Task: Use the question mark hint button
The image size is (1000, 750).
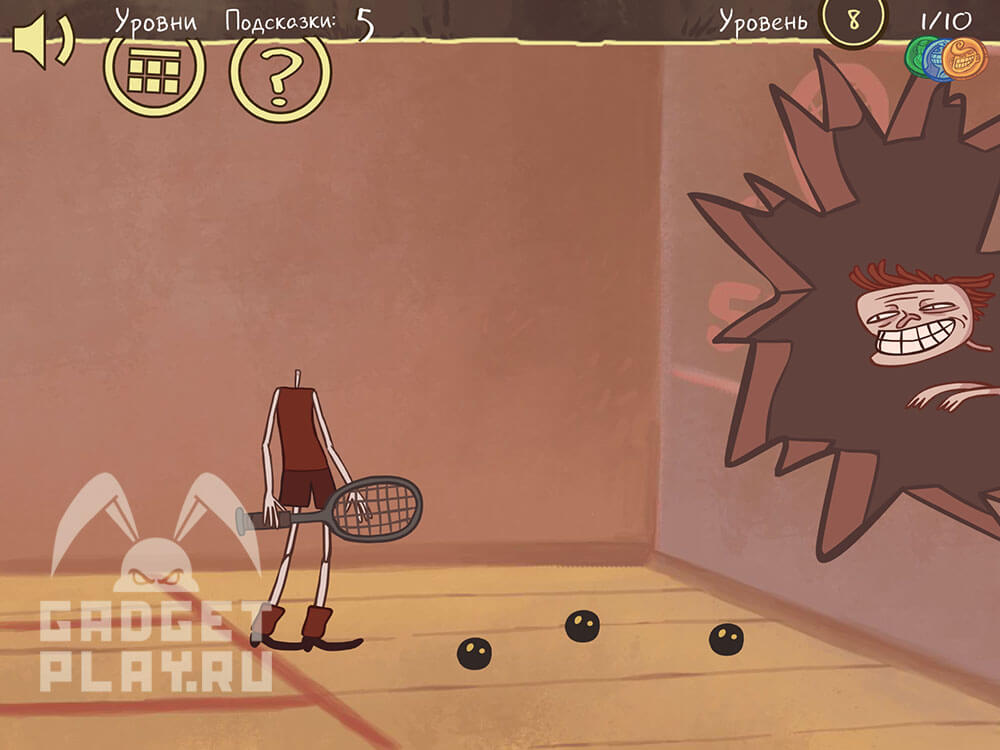Action: pyautogui.click(x=280, y=72)
